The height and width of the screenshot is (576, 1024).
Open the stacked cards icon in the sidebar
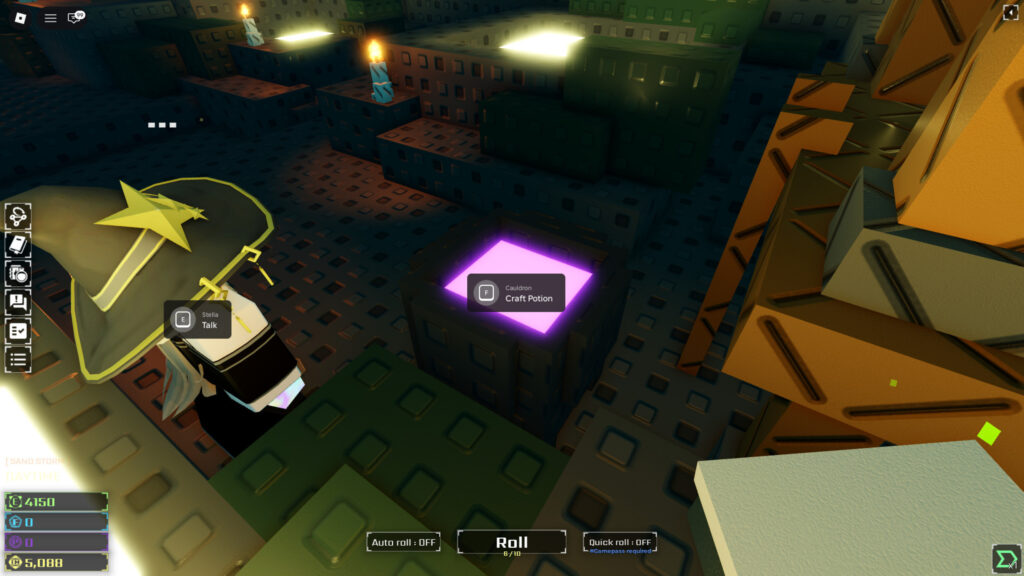pos(18,273)
